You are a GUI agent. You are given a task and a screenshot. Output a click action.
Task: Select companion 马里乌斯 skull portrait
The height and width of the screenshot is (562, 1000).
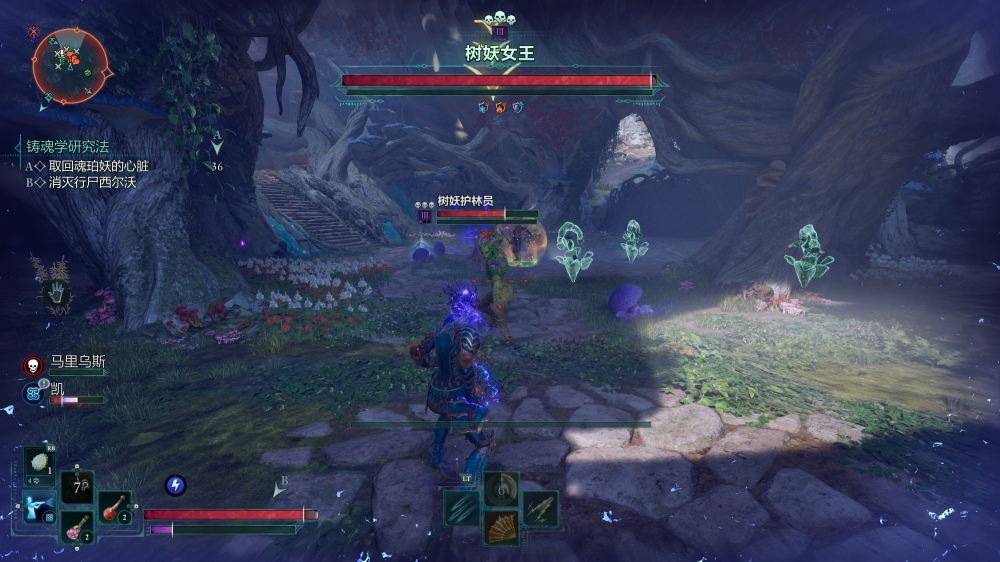coord(32,365)
